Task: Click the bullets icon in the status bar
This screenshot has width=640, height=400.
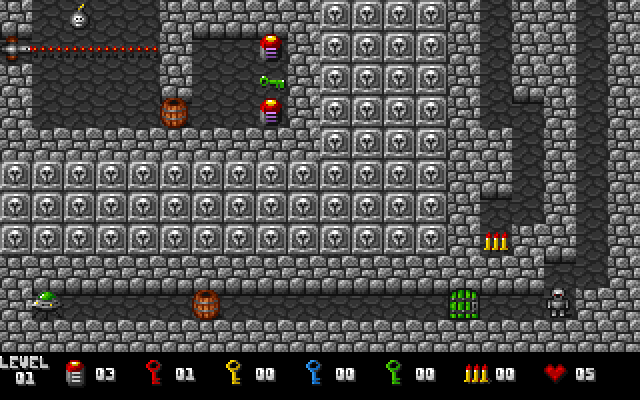Action: click(475, 373)
